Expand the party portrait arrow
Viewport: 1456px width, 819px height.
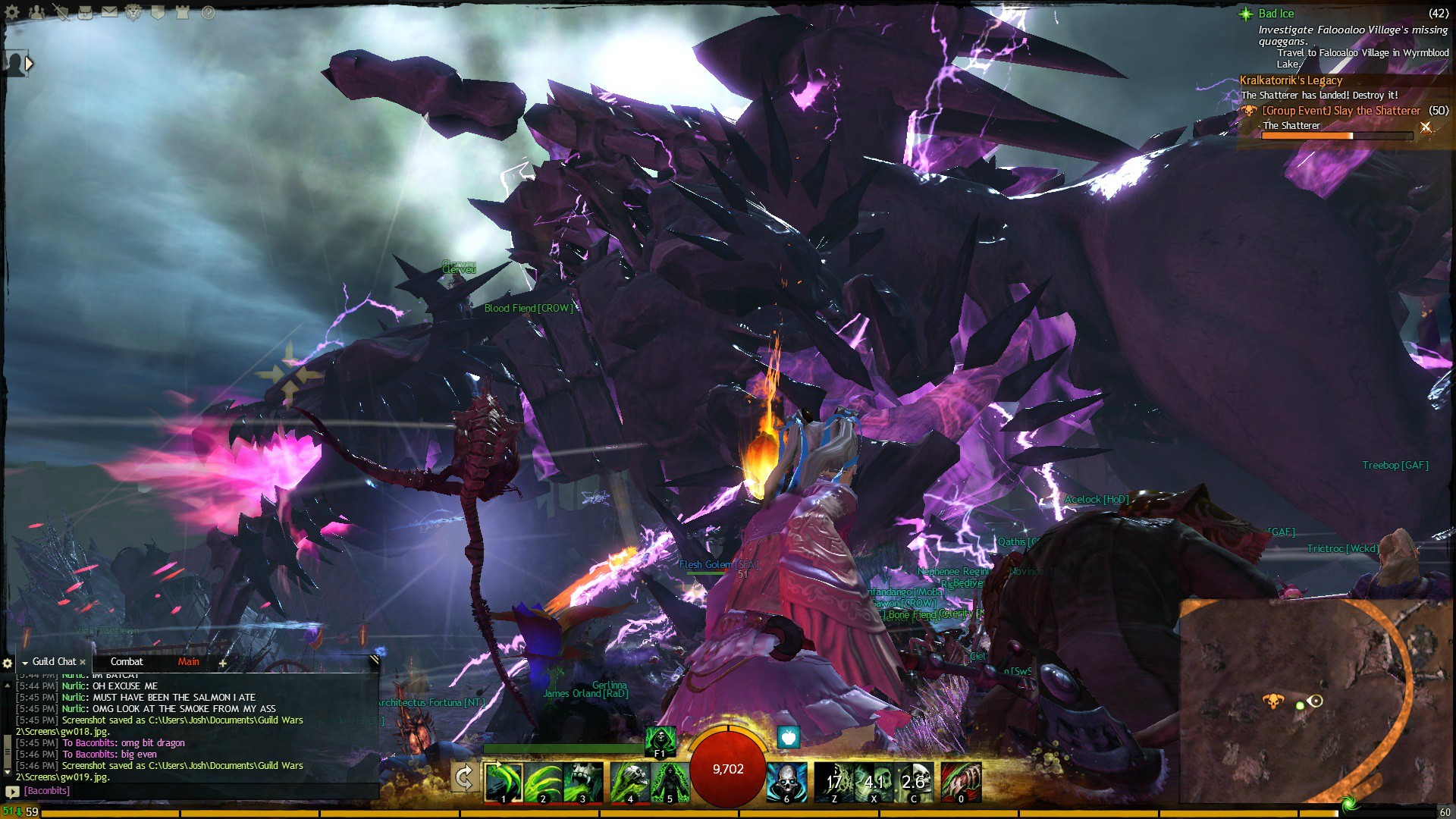click(x=29, y=64)
